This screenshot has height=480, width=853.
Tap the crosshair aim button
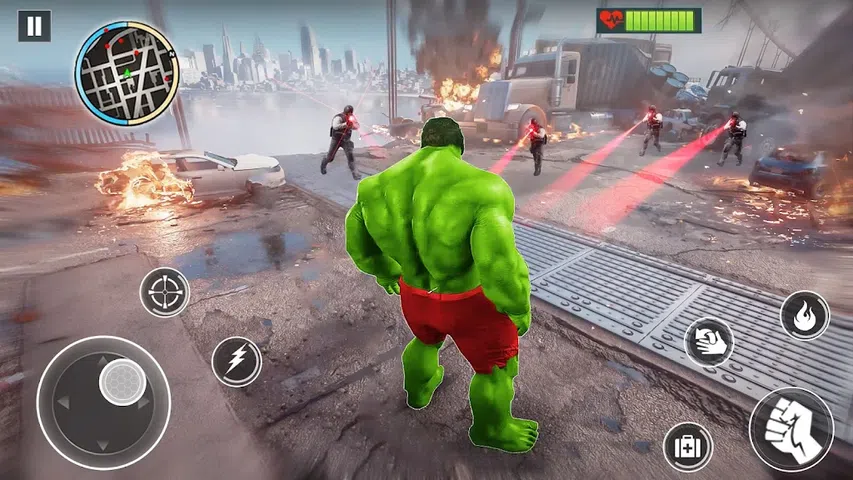[164, 292]
